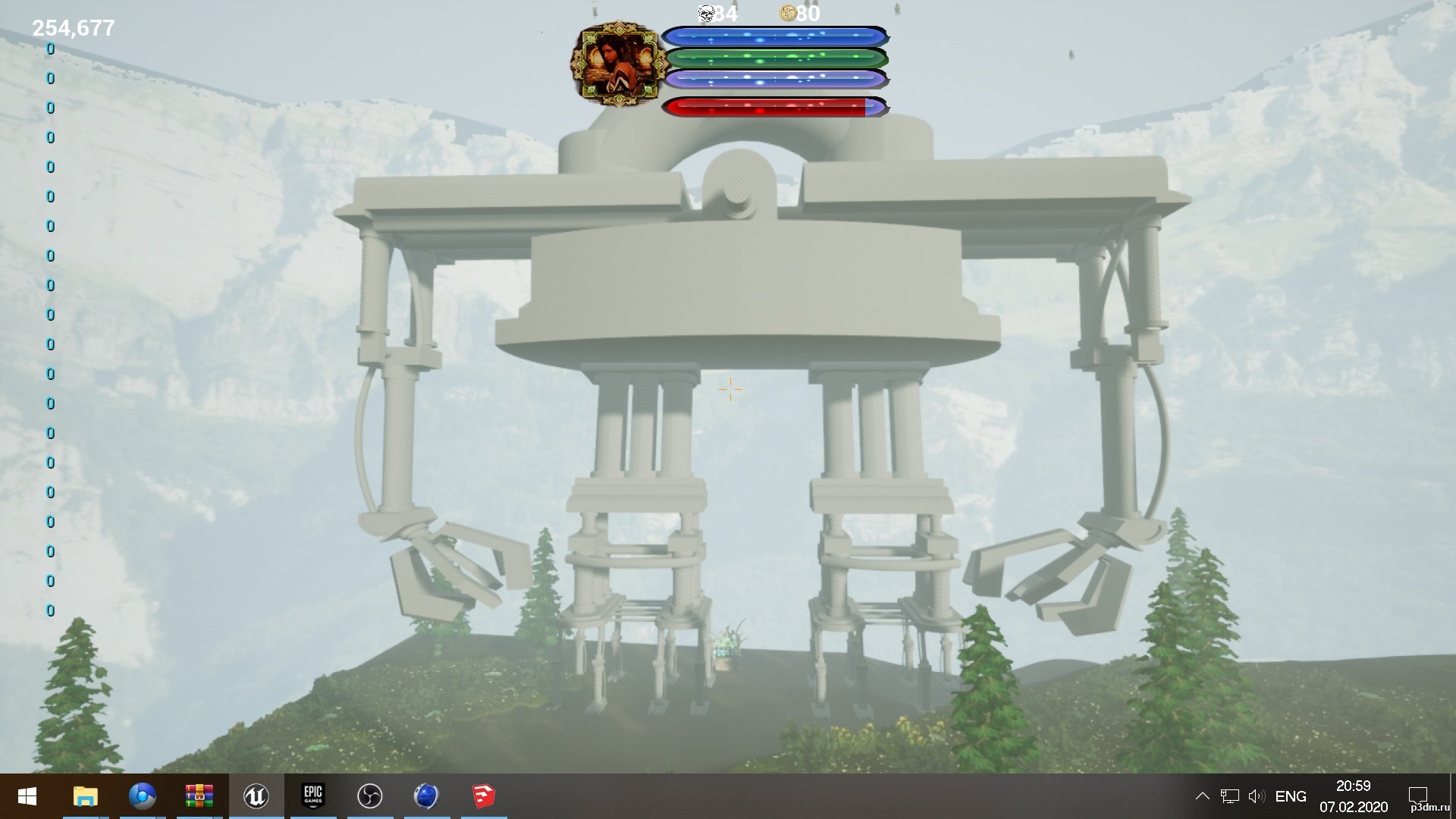This screenshot has width=1456, height=819.
Task: Open the Windows Start menu
Action: pos(27,796)
